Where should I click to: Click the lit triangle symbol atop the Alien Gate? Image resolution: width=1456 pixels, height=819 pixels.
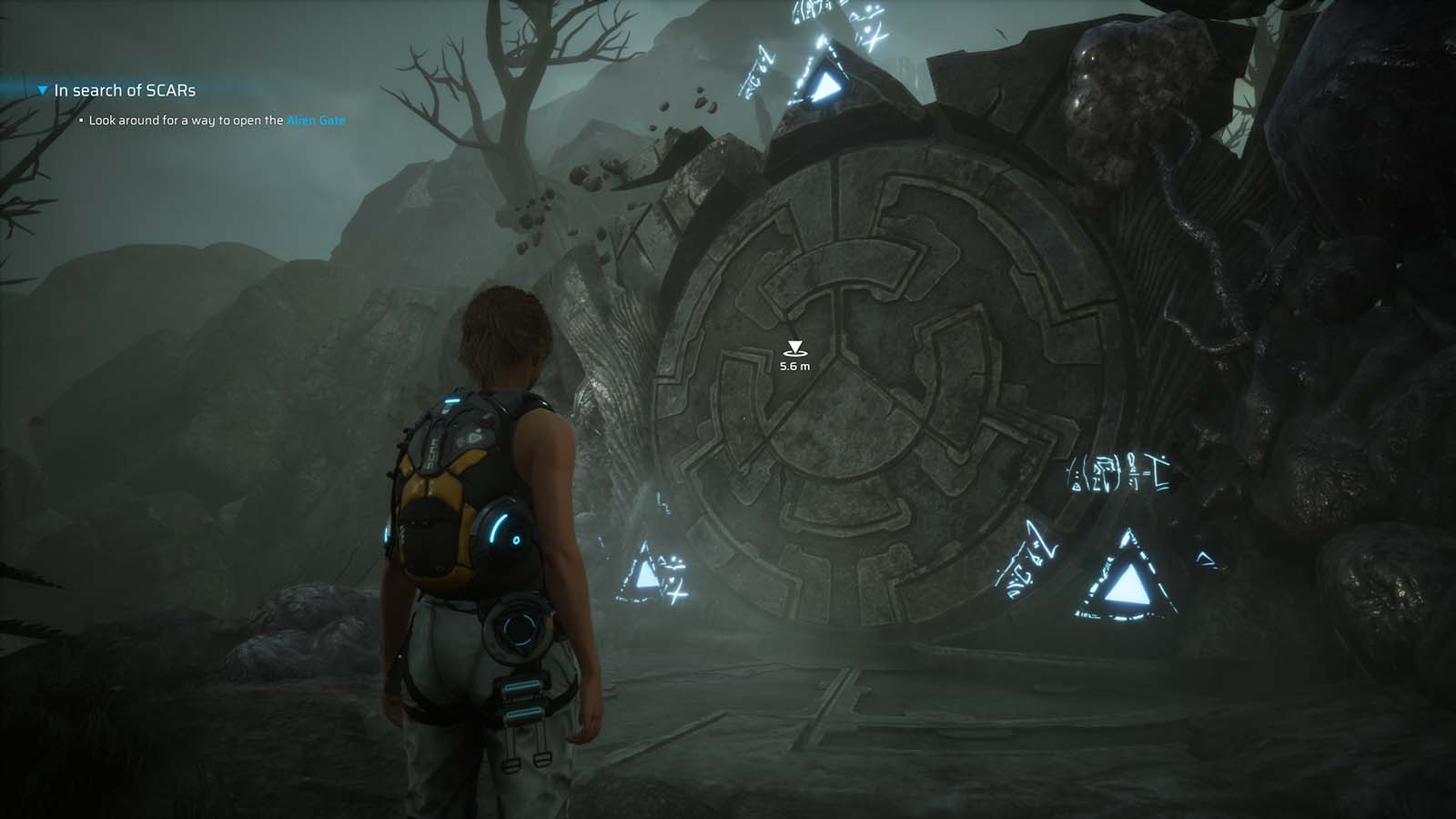click(x=826, y=86)
